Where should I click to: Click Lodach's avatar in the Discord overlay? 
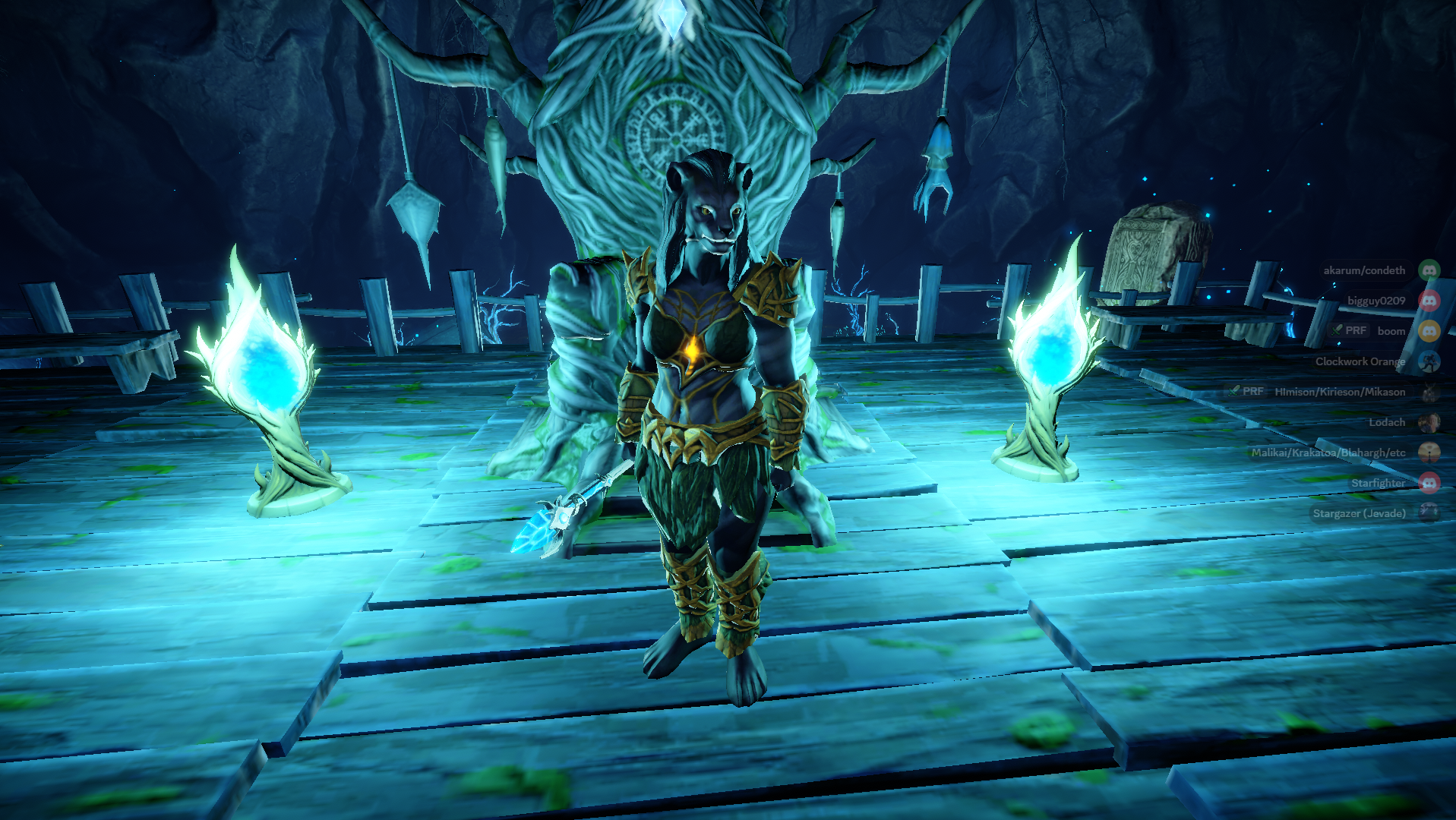[x=1429, y=422]
